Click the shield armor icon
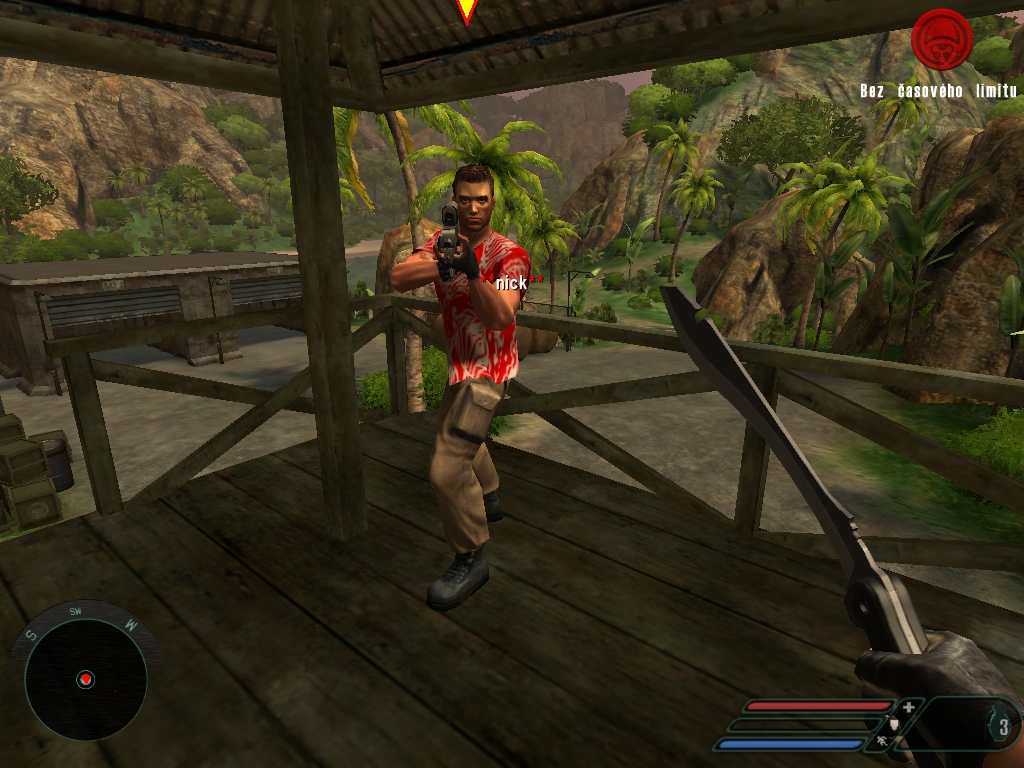The image size is (1024, 768). [893, 724]
